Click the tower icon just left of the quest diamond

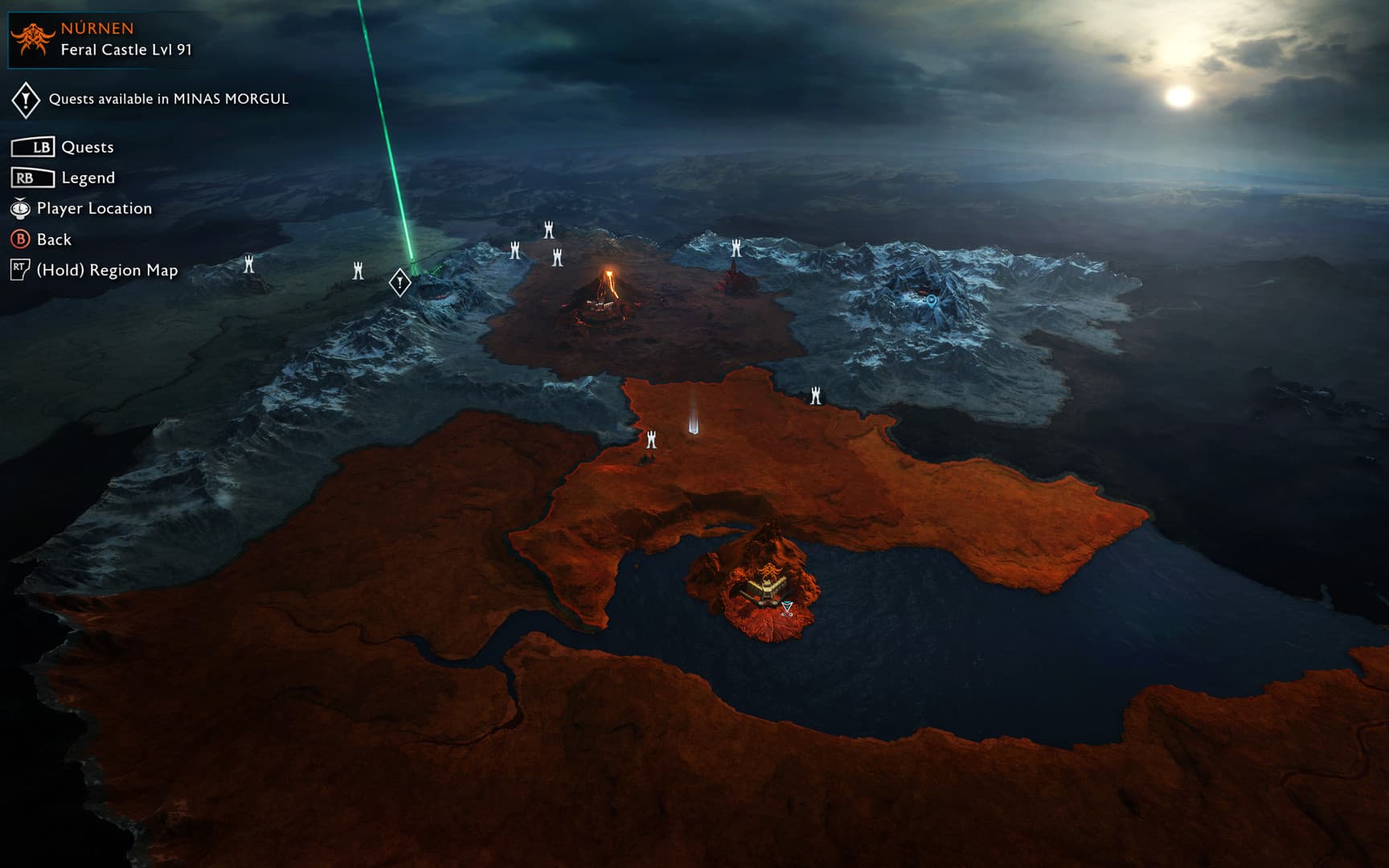point(357,271)
